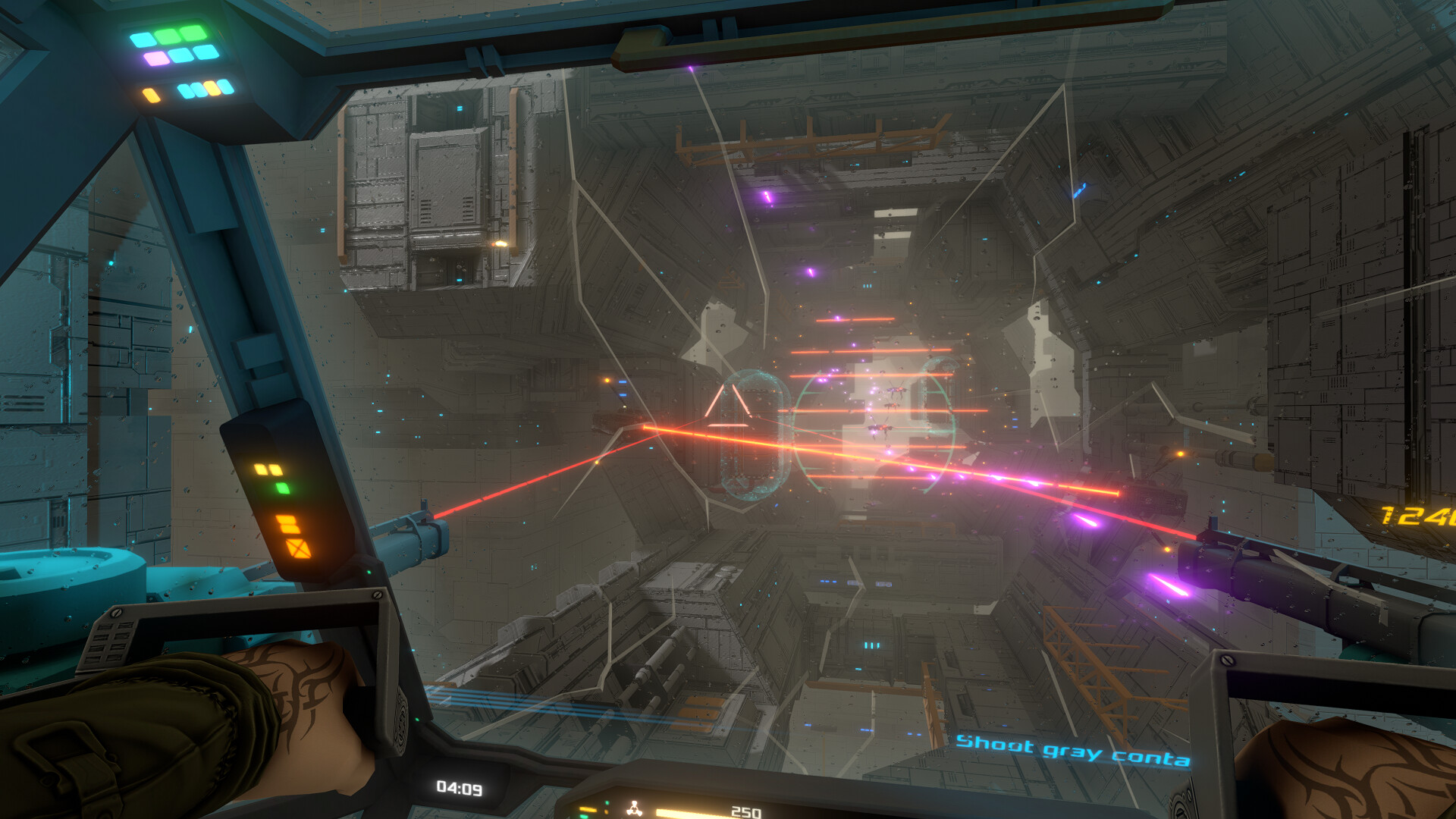Tap the pink square light on the ceiling console
This screenshot has height=819, width=1456.
coord(157,58)
